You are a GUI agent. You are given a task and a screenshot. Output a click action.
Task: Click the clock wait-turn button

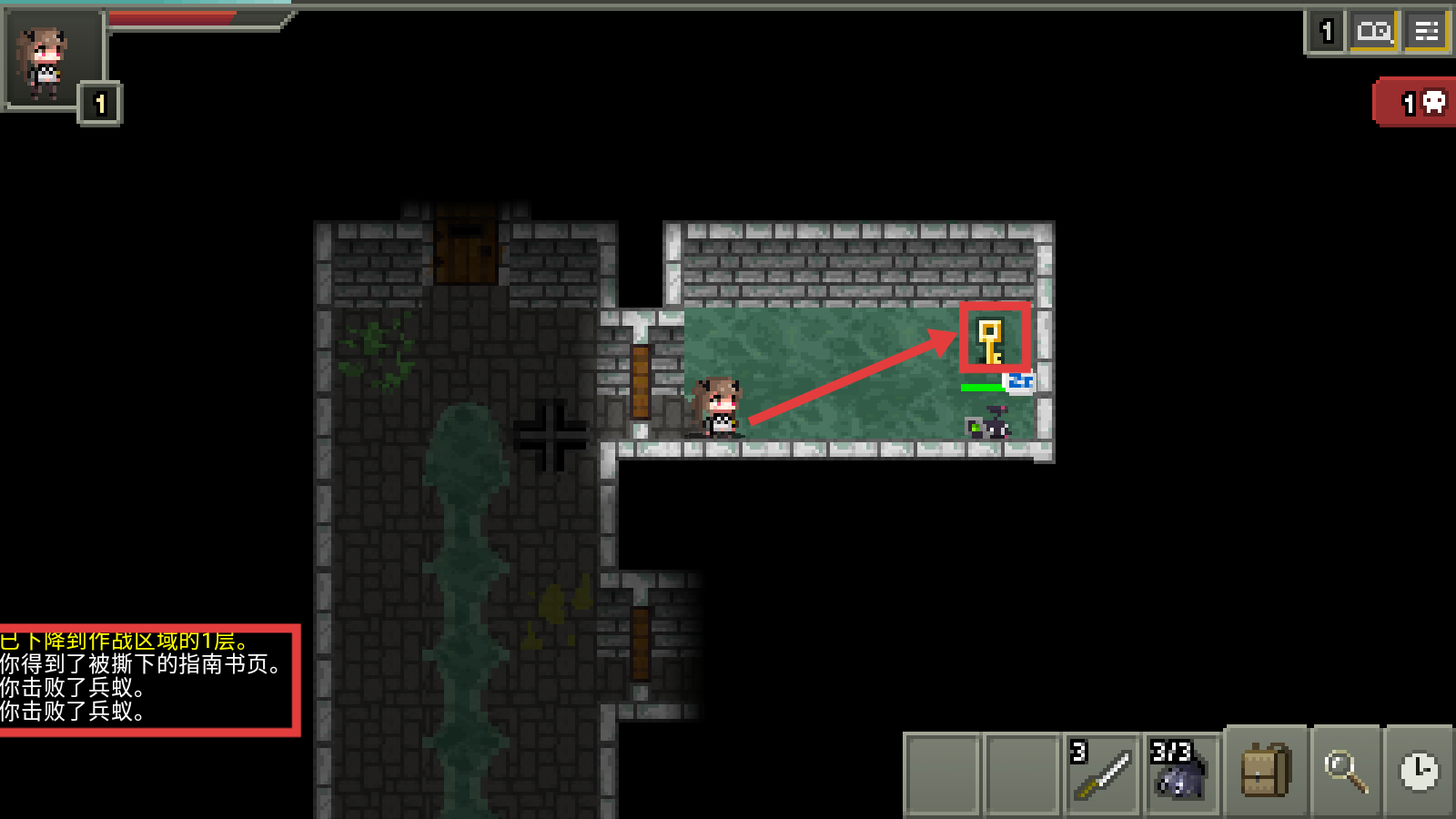pos(1418,771)
